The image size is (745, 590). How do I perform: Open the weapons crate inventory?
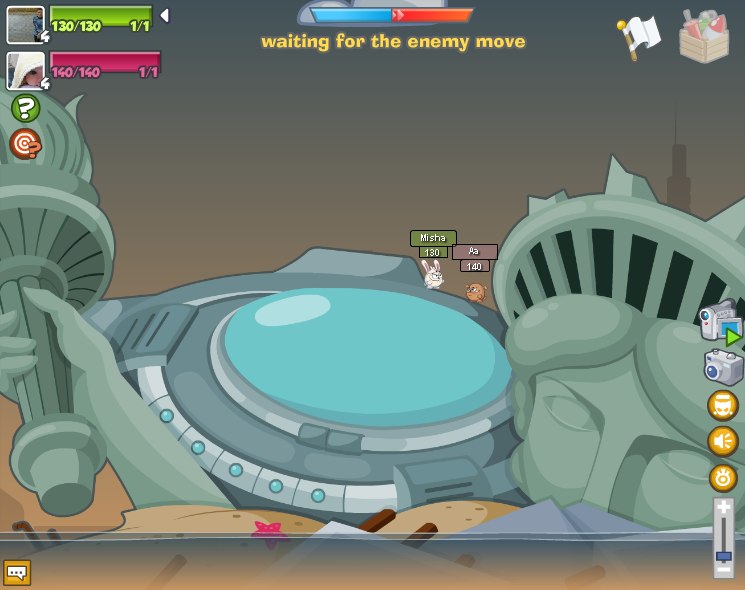click(x=703, y=36)
